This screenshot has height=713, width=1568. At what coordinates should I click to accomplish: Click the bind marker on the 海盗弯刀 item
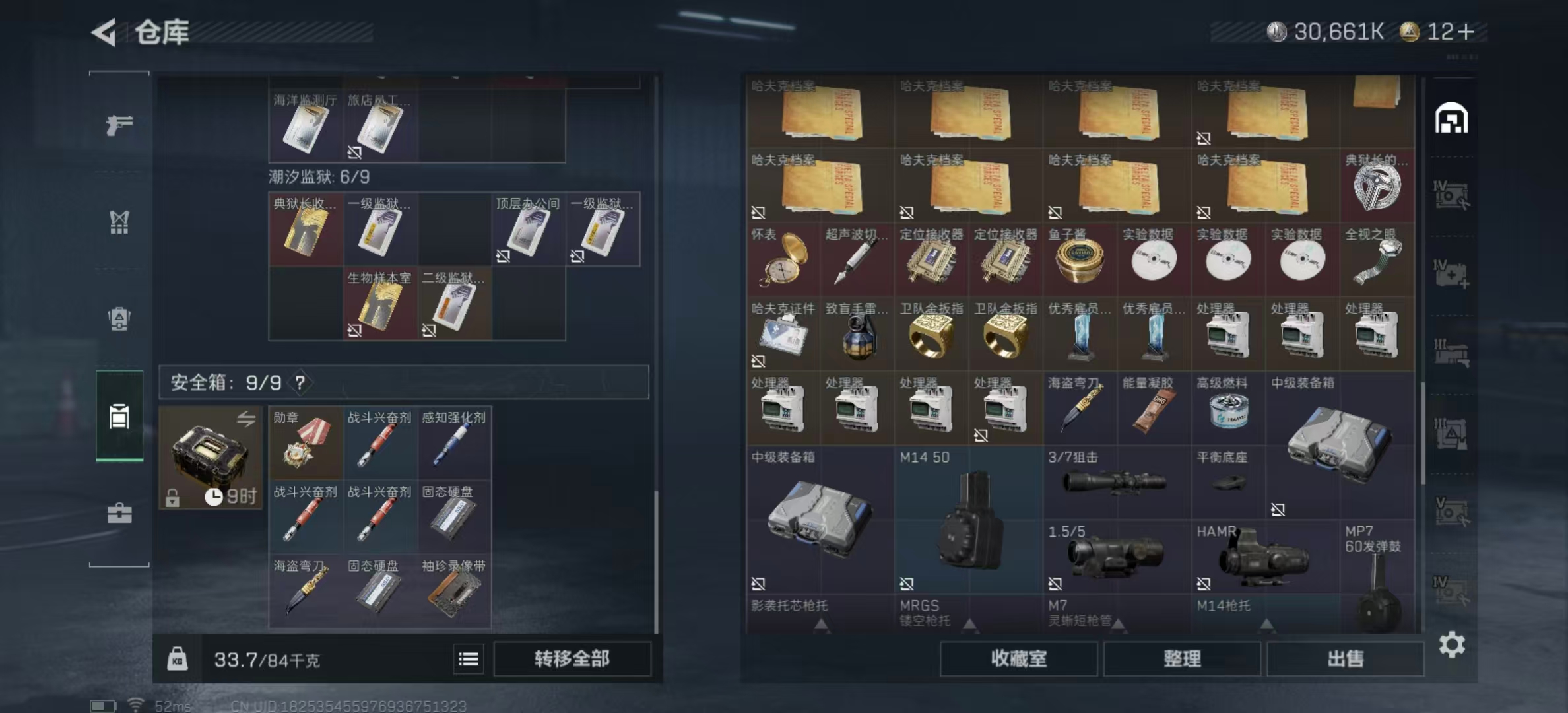1054,436
